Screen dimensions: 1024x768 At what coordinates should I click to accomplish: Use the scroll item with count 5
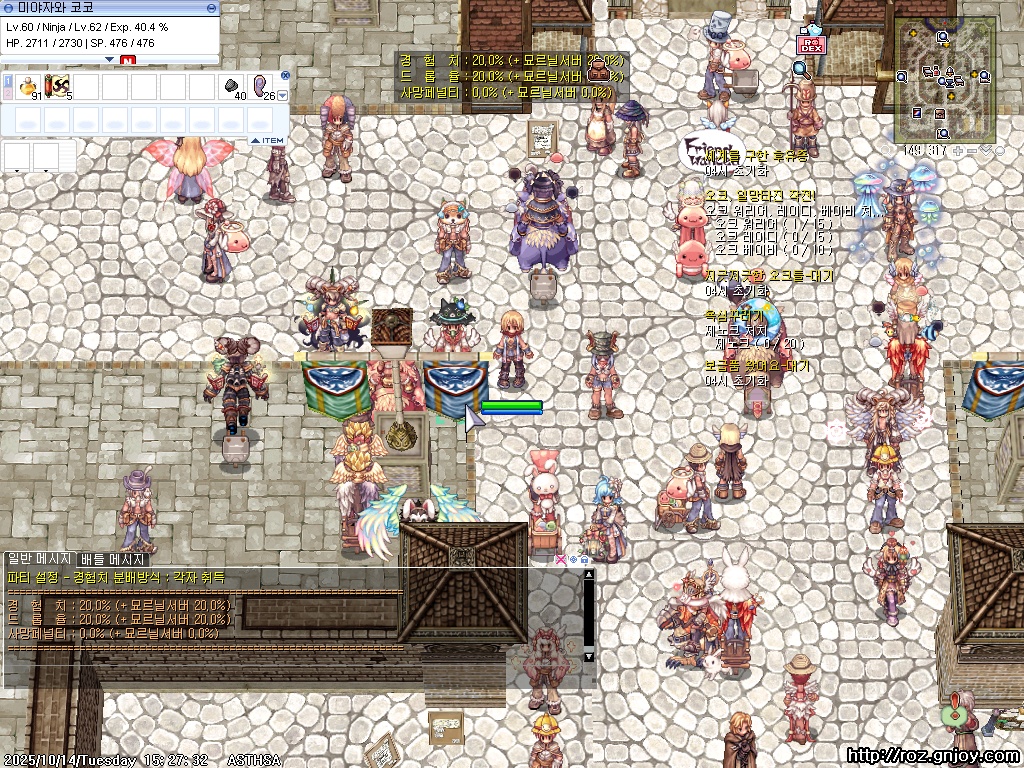pyautogui.click(x=58, y=86)
